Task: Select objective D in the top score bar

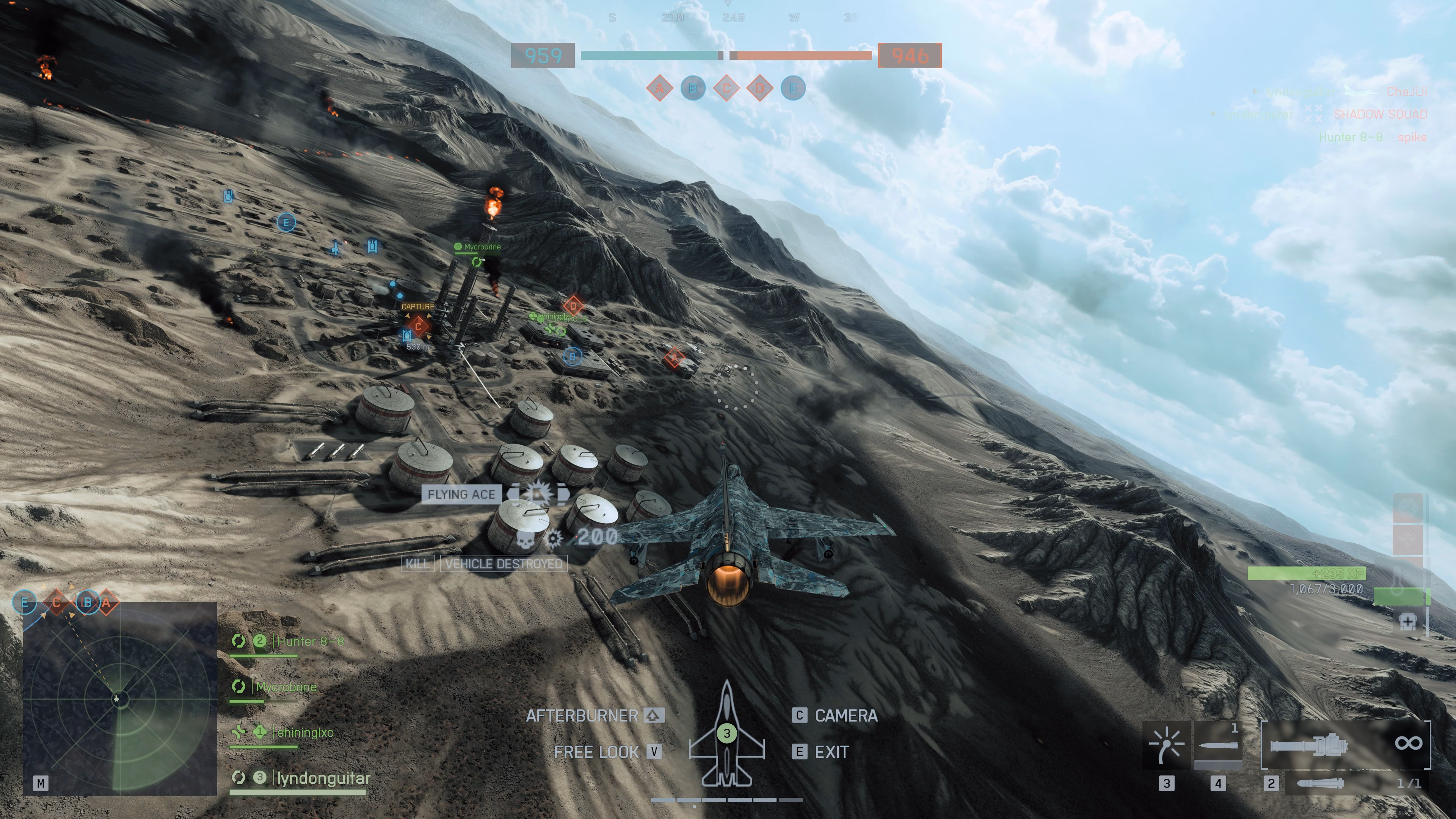Action: [x=759, y=88]
